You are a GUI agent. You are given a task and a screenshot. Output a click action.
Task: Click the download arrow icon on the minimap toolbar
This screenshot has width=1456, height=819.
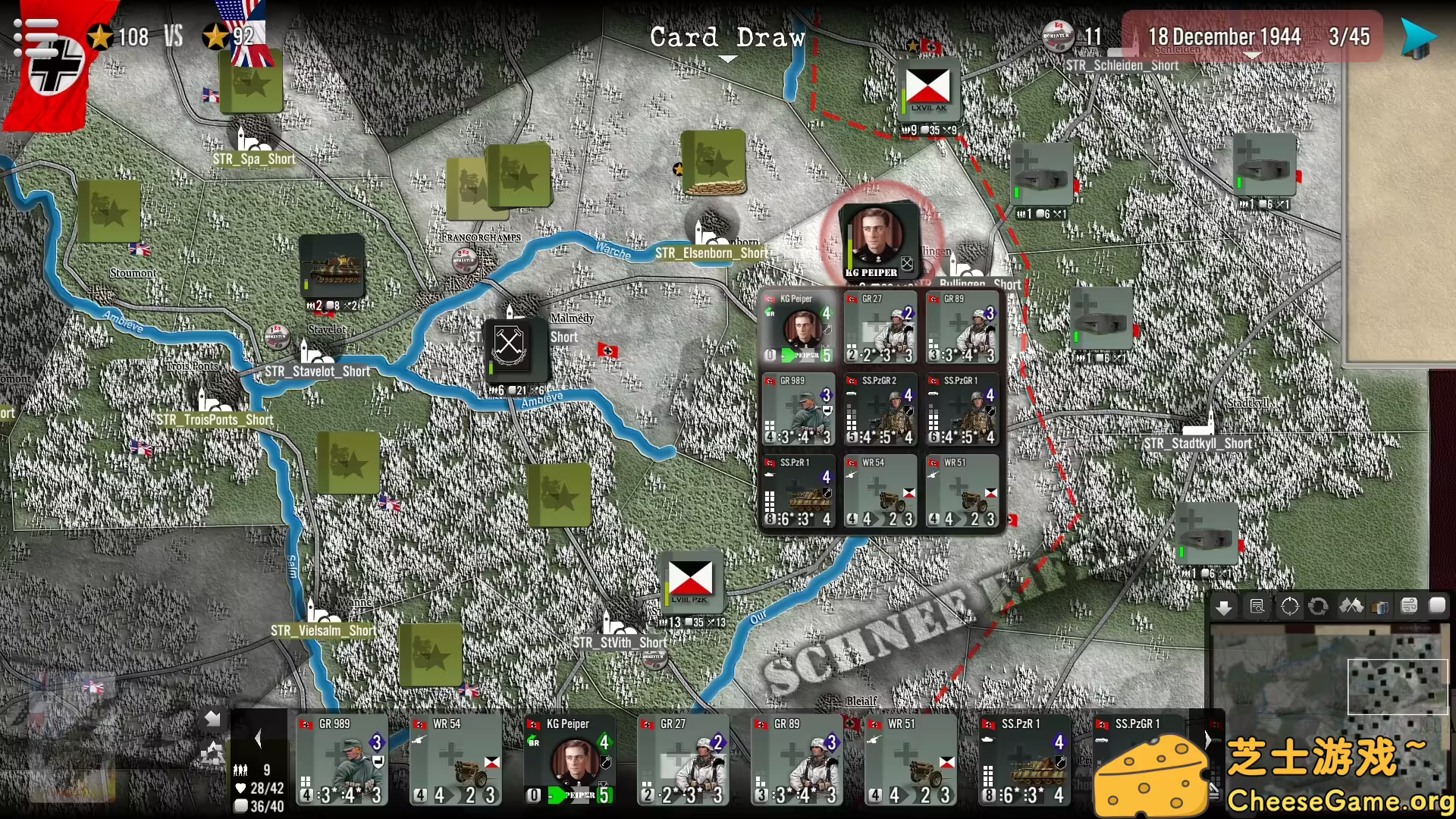1224,606
